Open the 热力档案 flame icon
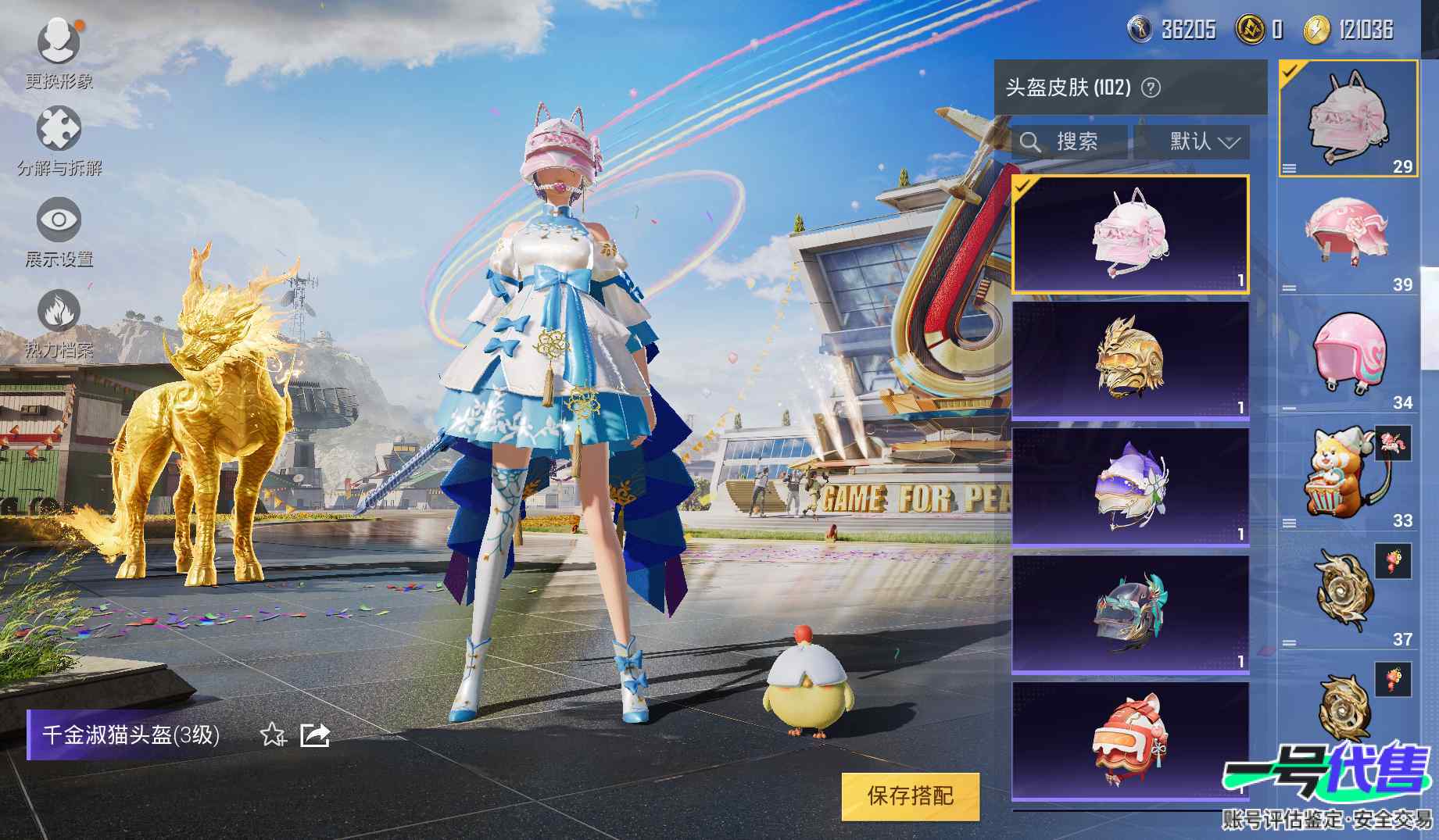 pyautogui.click(x=59, y=315)
